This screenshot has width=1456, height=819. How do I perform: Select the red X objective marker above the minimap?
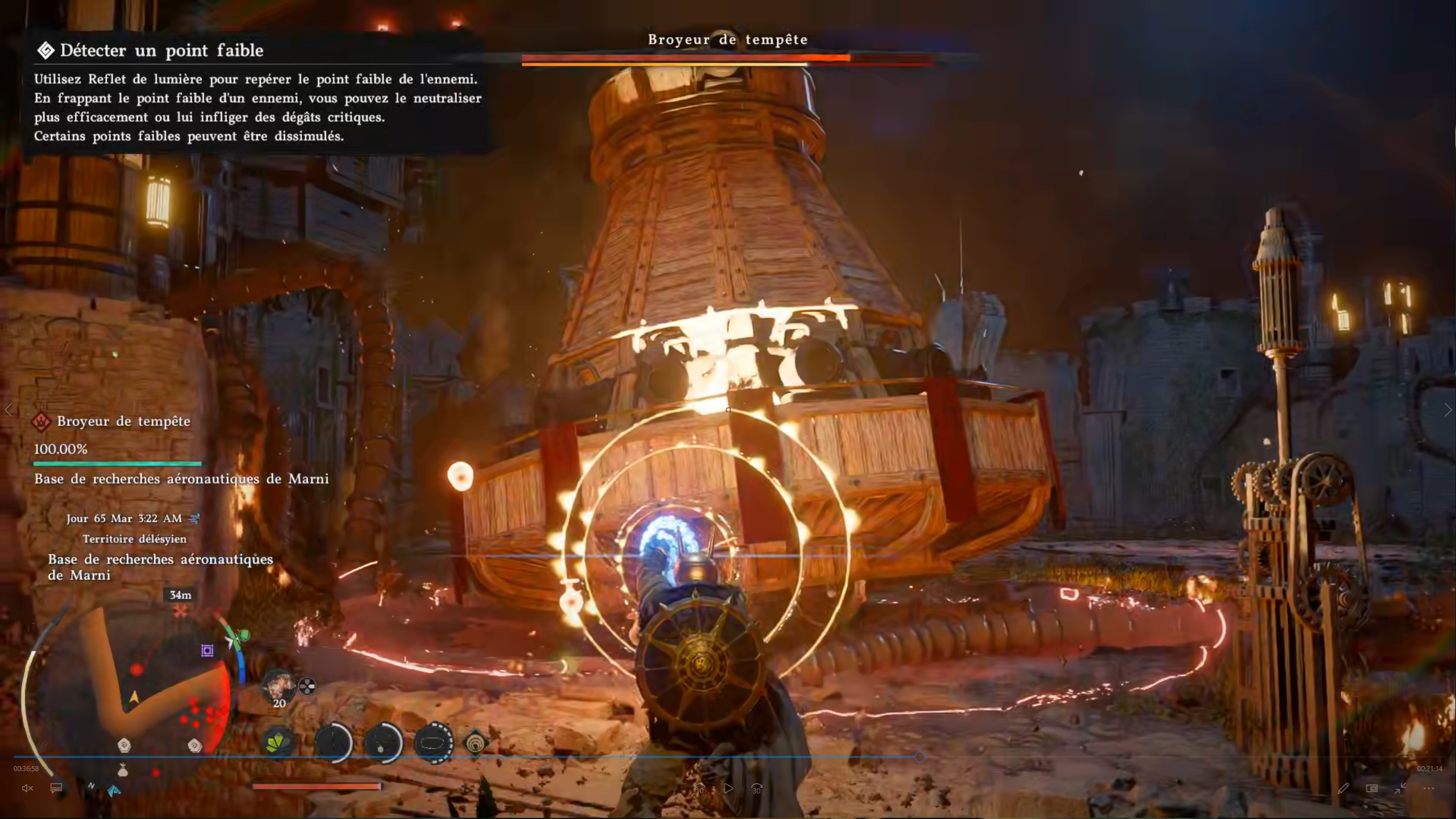[180, 612]
